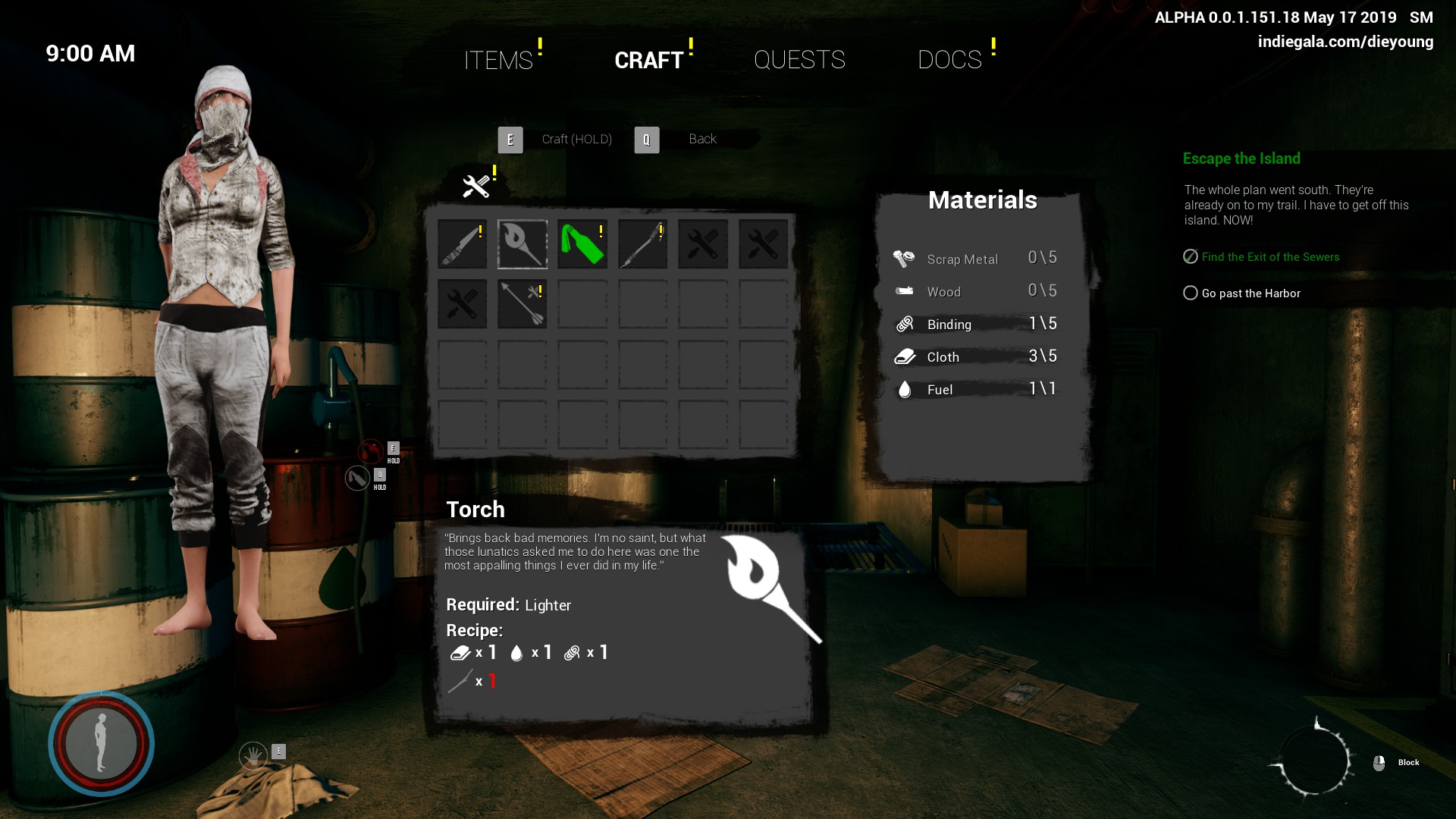Viewport: 1456px width, 819px height.
Task: Open the crafting tools category icon
Action: 476,186
